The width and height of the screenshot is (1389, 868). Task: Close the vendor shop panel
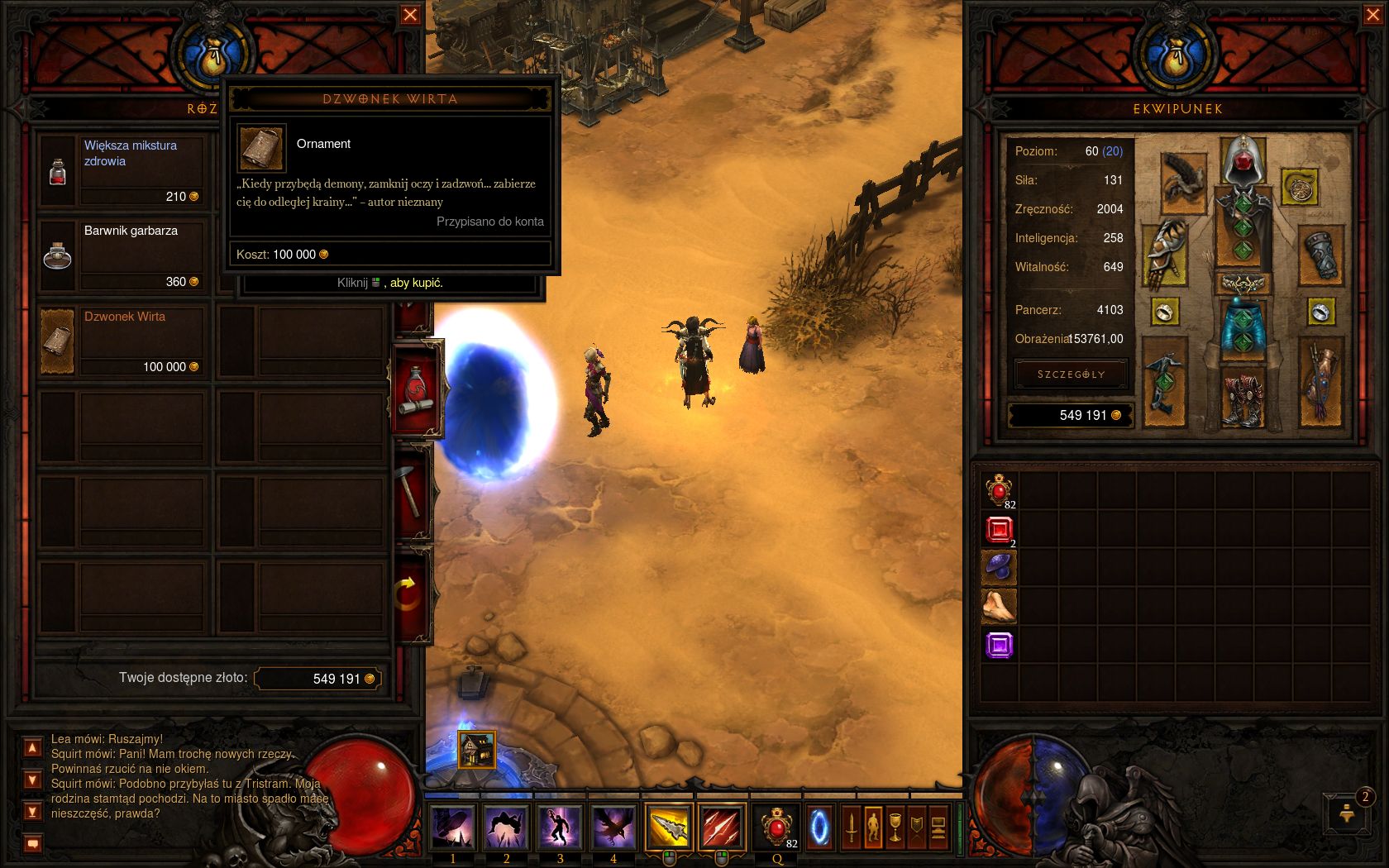[x=410, y=15]
